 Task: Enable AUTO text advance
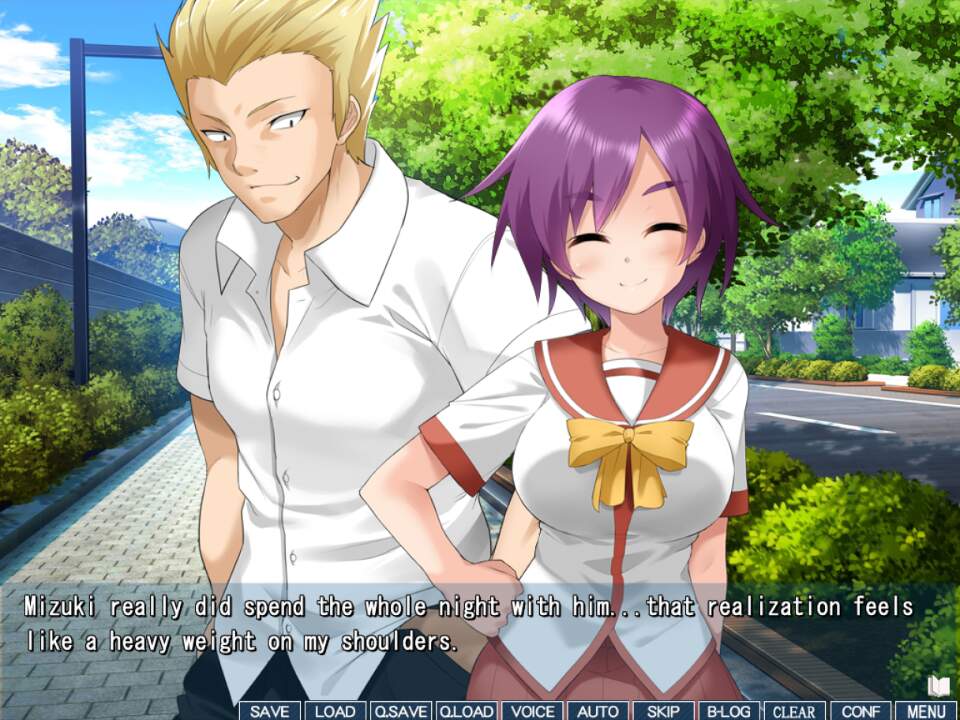pos(598,711)
